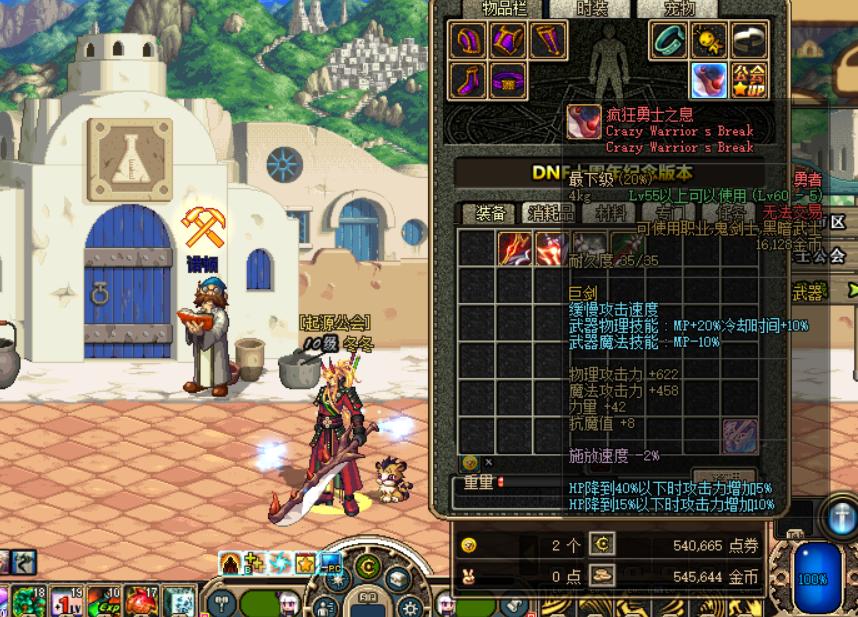858x617 pixels.
Task: Click the teal bracelet accessory slot
Action: pyautogui.click(x=670, y=41)
